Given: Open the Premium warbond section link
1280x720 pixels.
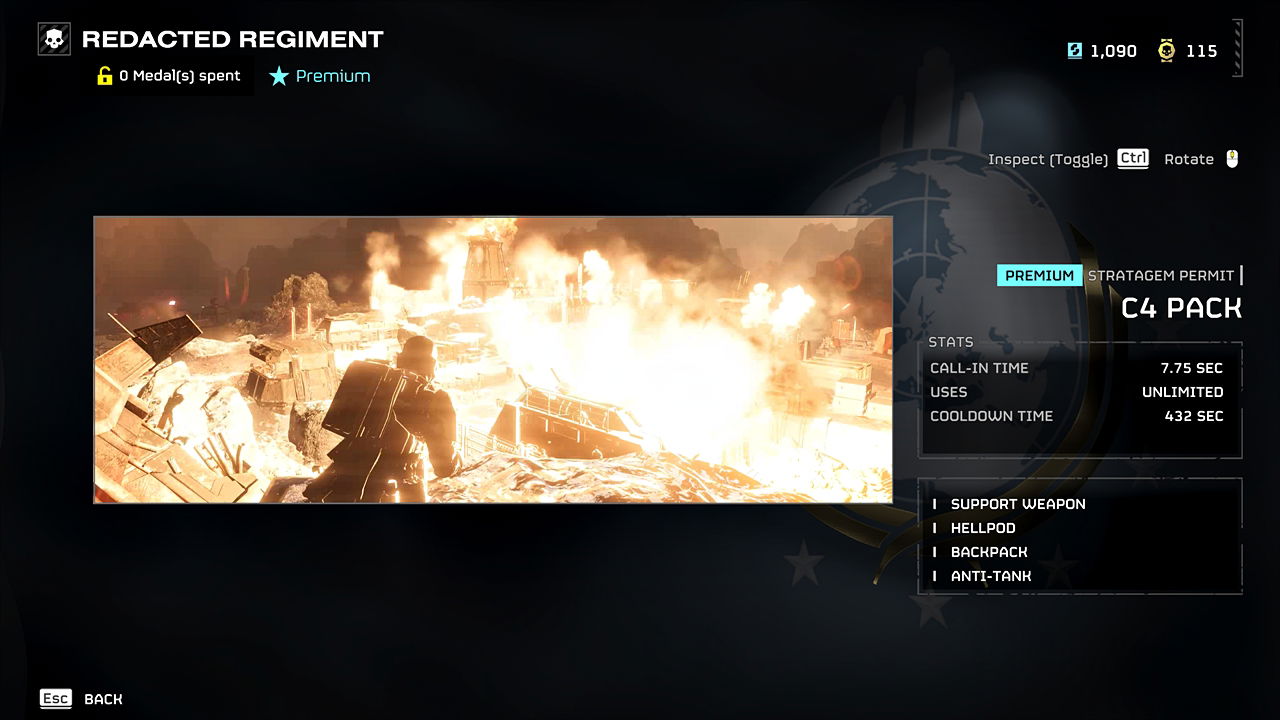Looking at the screenshot, I should tap(332, 75).
